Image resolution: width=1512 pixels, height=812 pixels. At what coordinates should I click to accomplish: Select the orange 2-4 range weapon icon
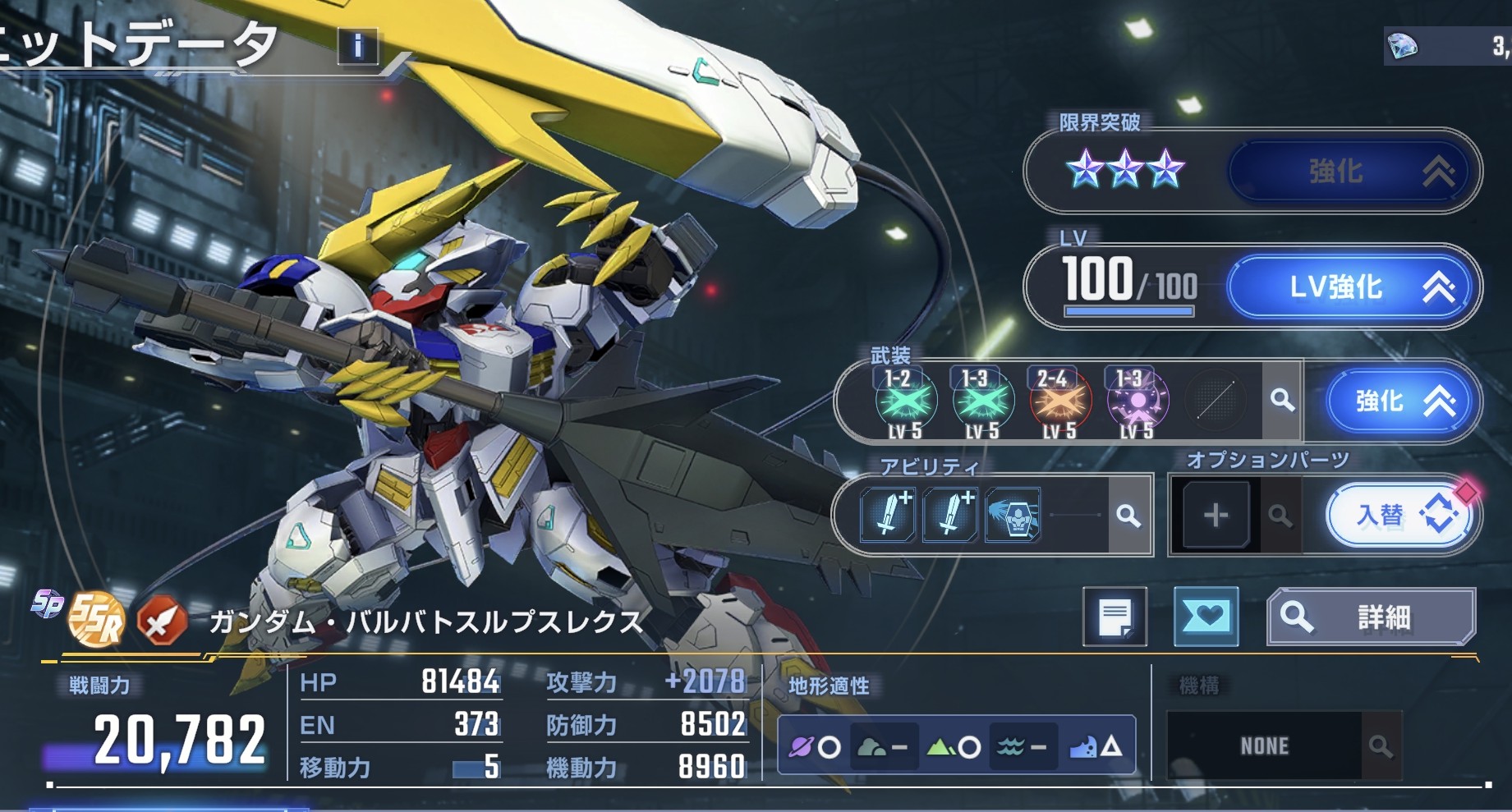click(1059, 402)
